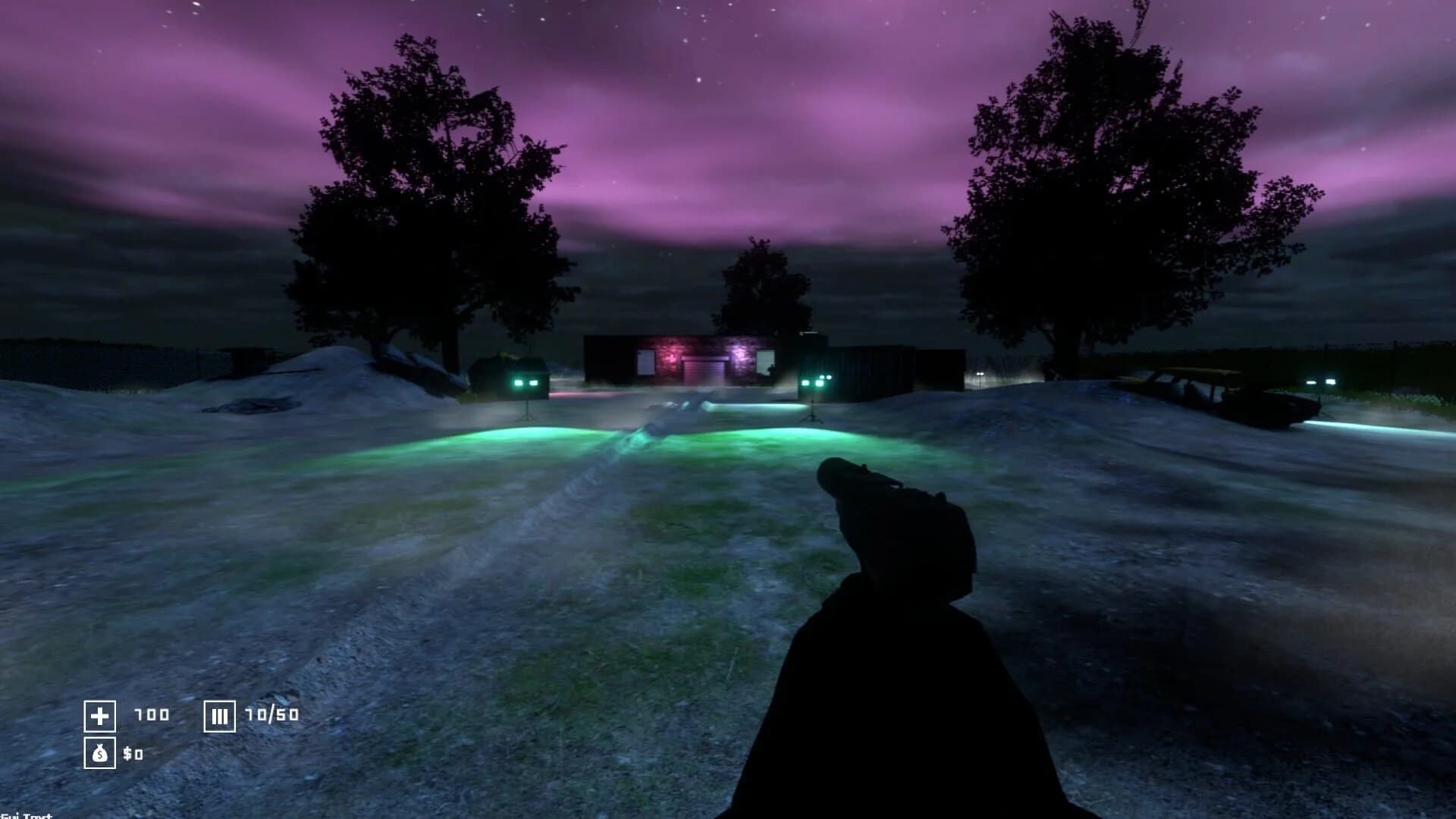Screen dimensions: 1456x819
Task: Toggle the green lights on the left dumpster
Action: pyautogui.click(x=523, y=381)
